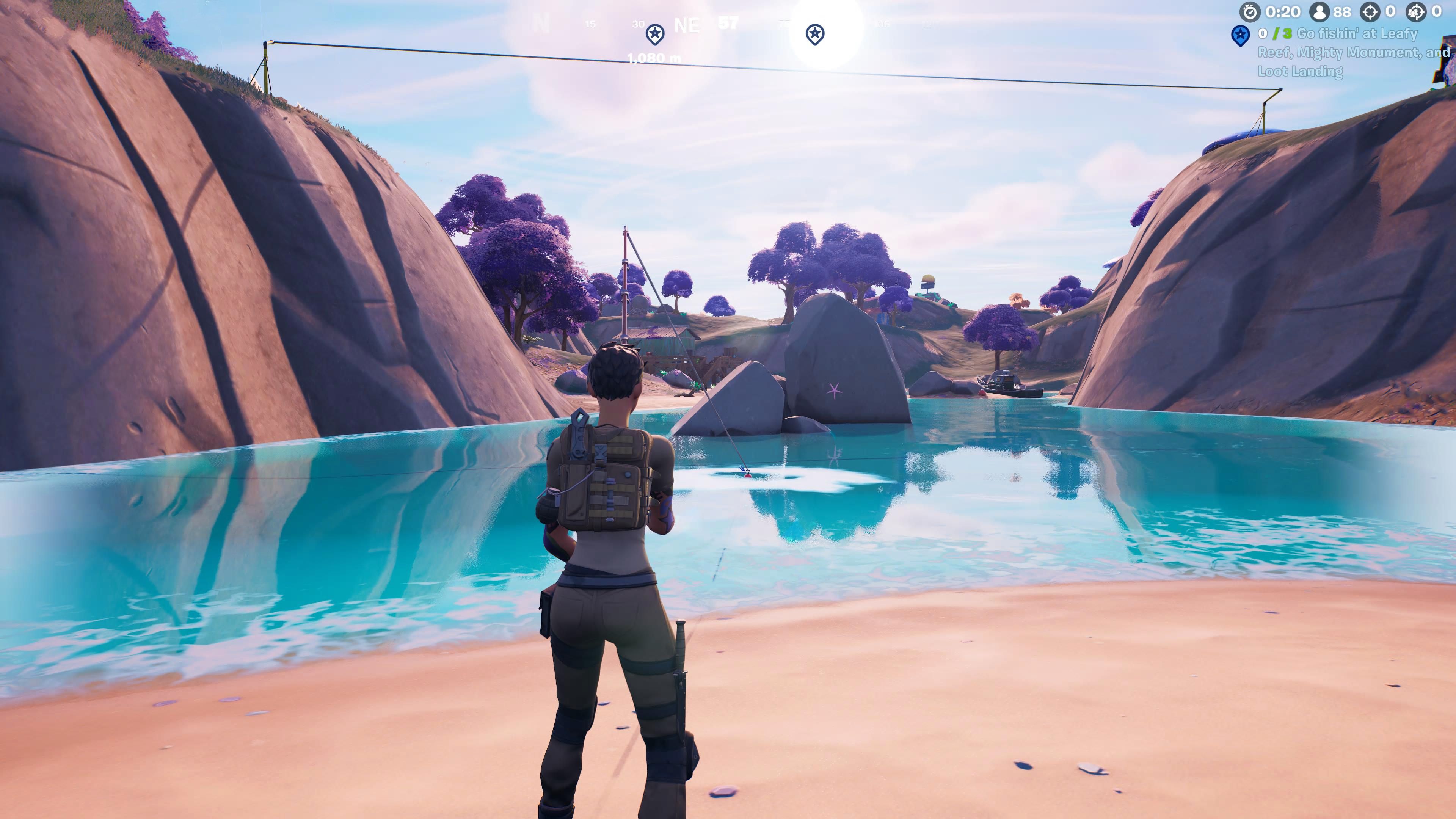This screenshot has height=819, width=1456.
Task: Select the player count icon showing 88
Action: tap(1320, 12)
